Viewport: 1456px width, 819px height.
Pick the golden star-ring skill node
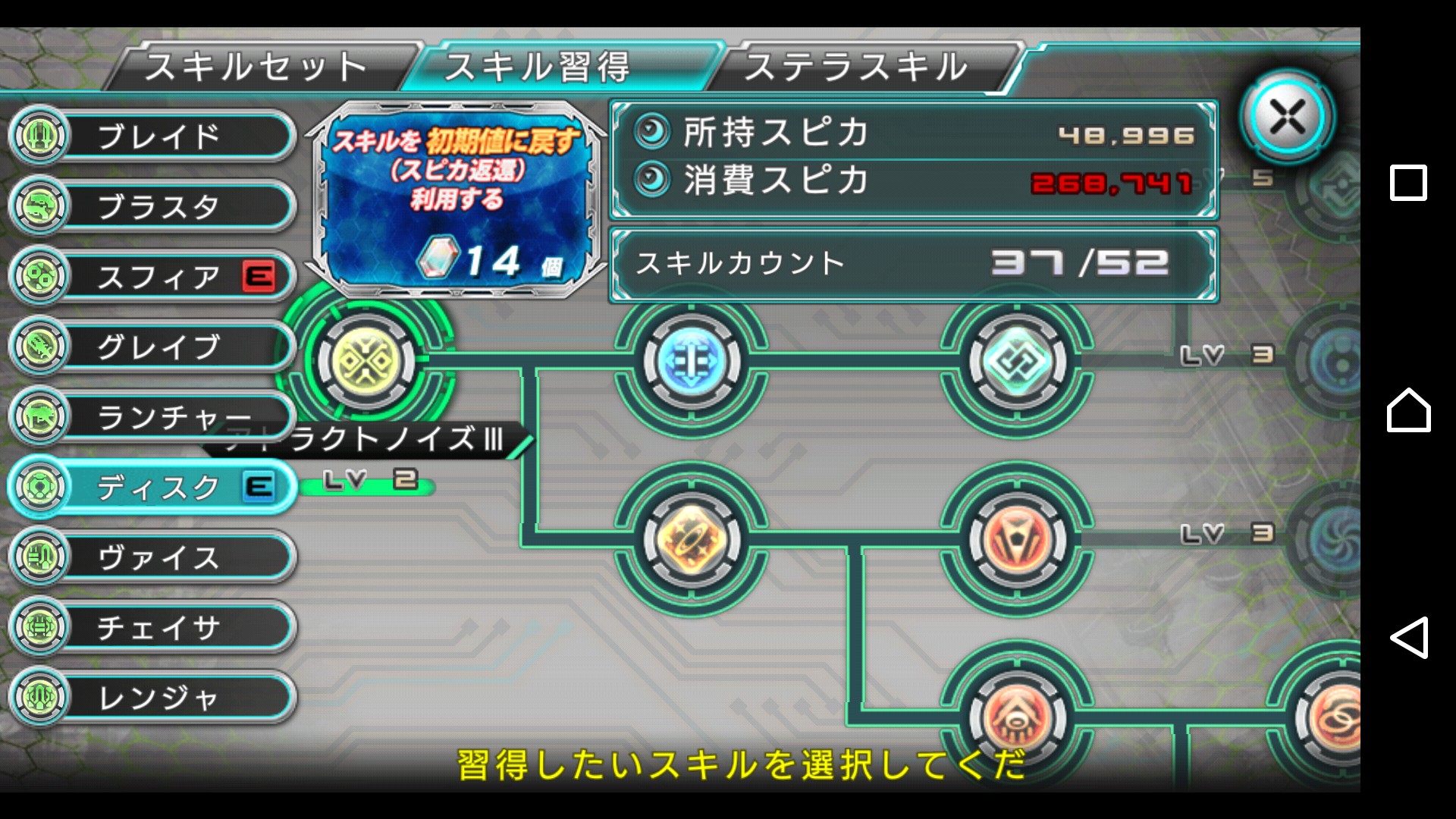pos(691,540)
